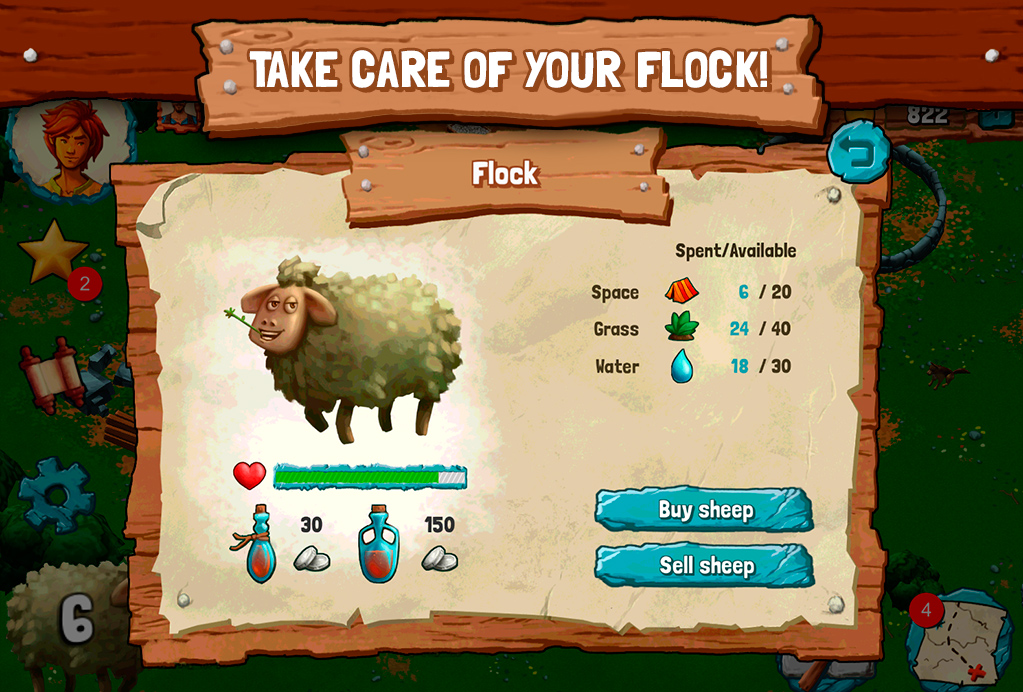Open the scroll quest icon
Viewport: 1023px width, 692px height.
pyautogui.click(x=52, y=377)
